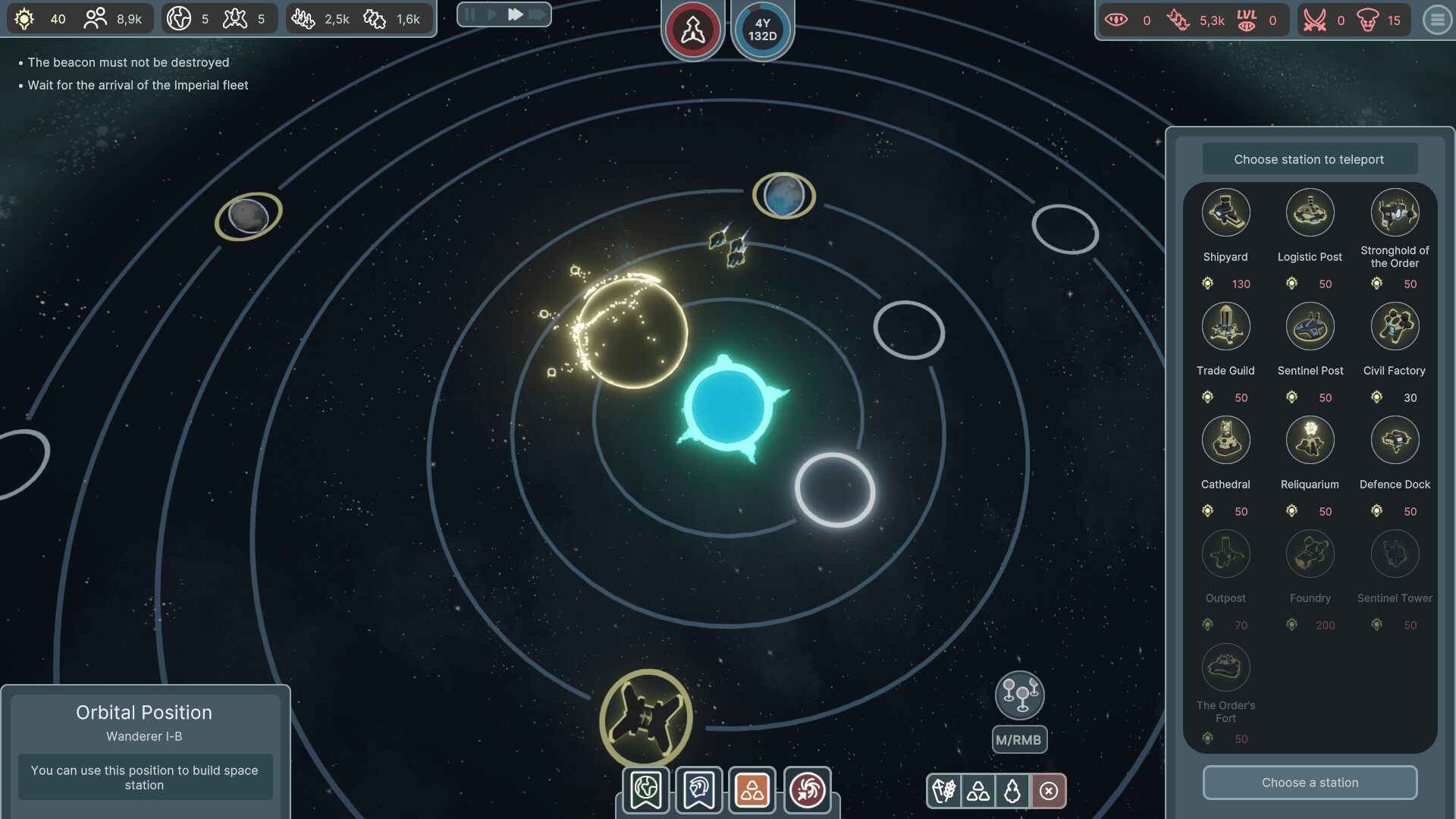Viewport: 1456px width, 819px height.
Task: Click the red ship emblem at top center
Action: pos(692,30)
